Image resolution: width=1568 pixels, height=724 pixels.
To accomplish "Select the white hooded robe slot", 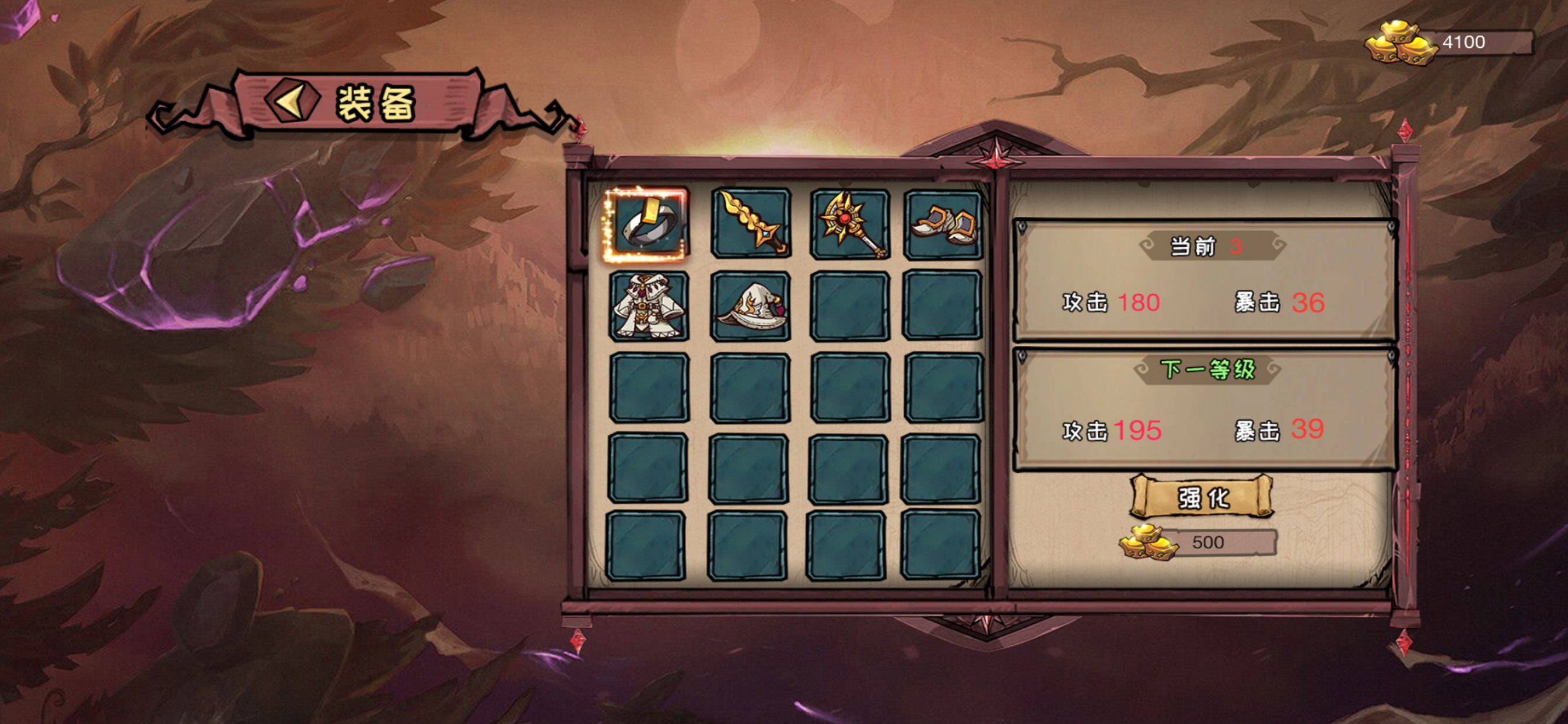I will pyautogui.click(x=649, y=306).
